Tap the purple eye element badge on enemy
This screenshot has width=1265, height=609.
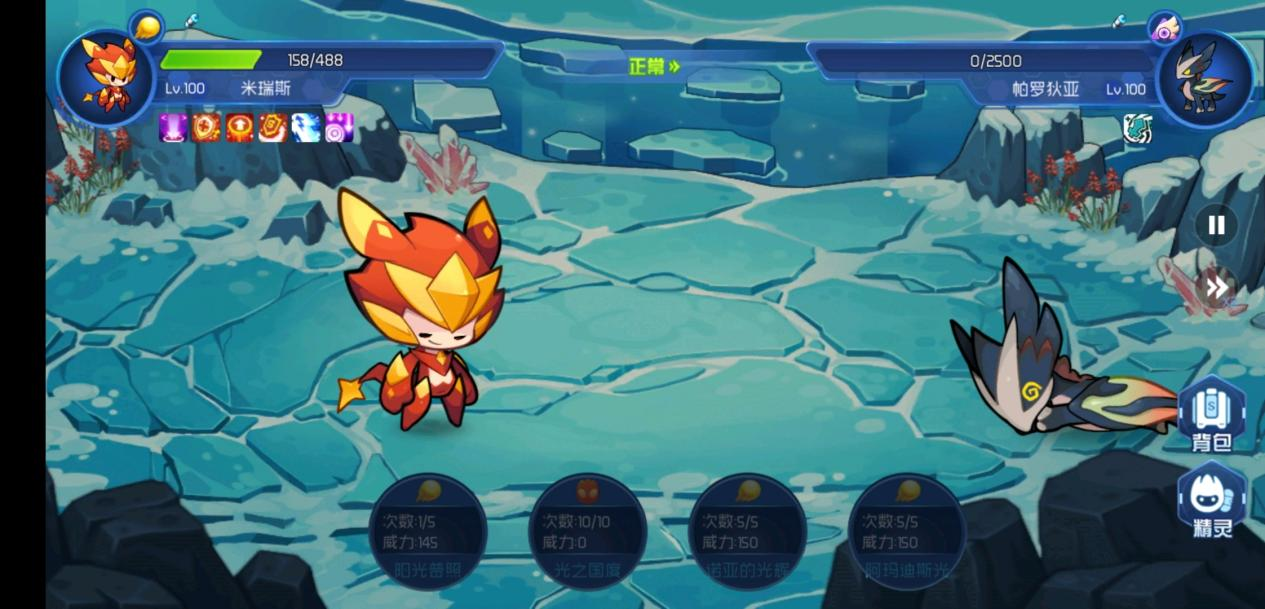[1164, 28]
